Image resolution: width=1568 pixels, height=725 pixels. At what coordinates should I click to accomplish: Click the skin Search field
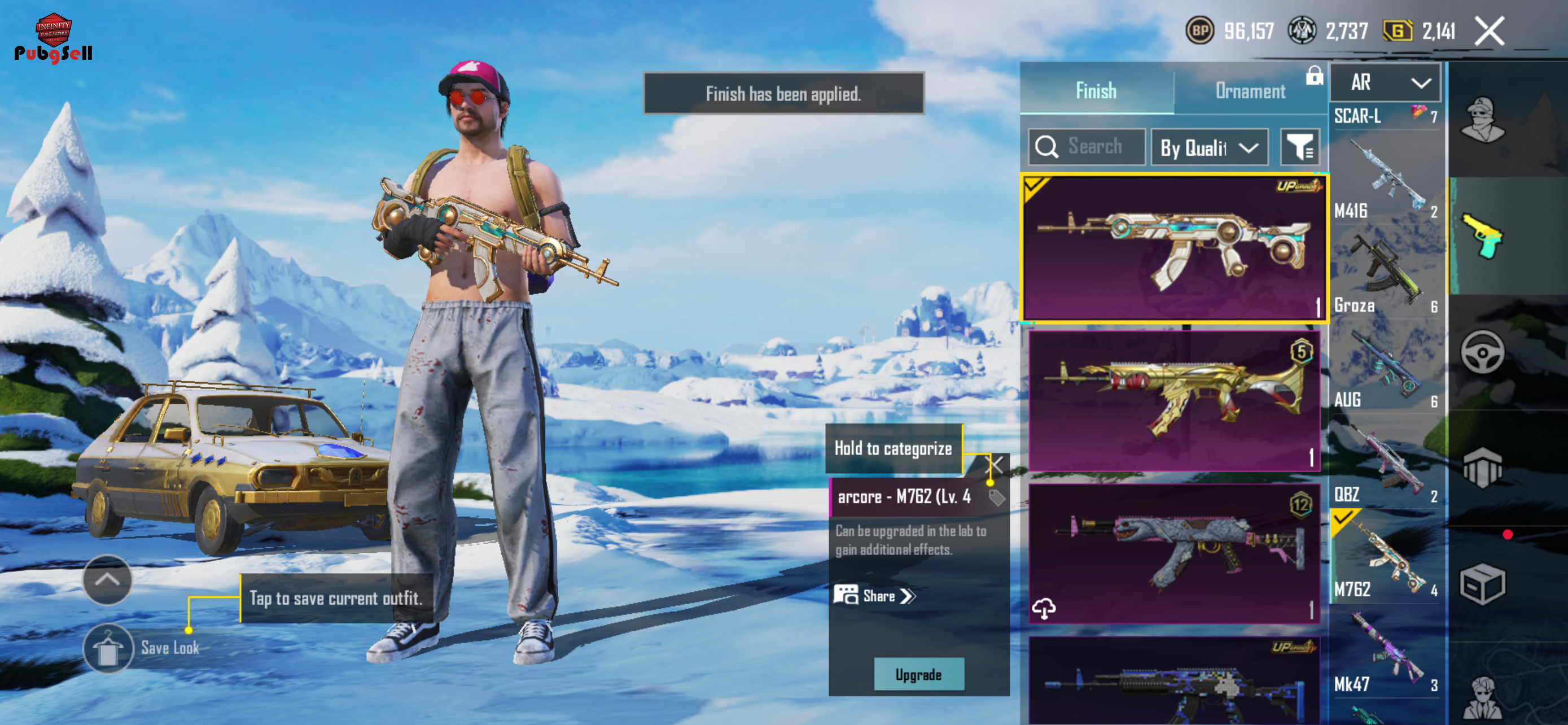tap(1087, 147)
